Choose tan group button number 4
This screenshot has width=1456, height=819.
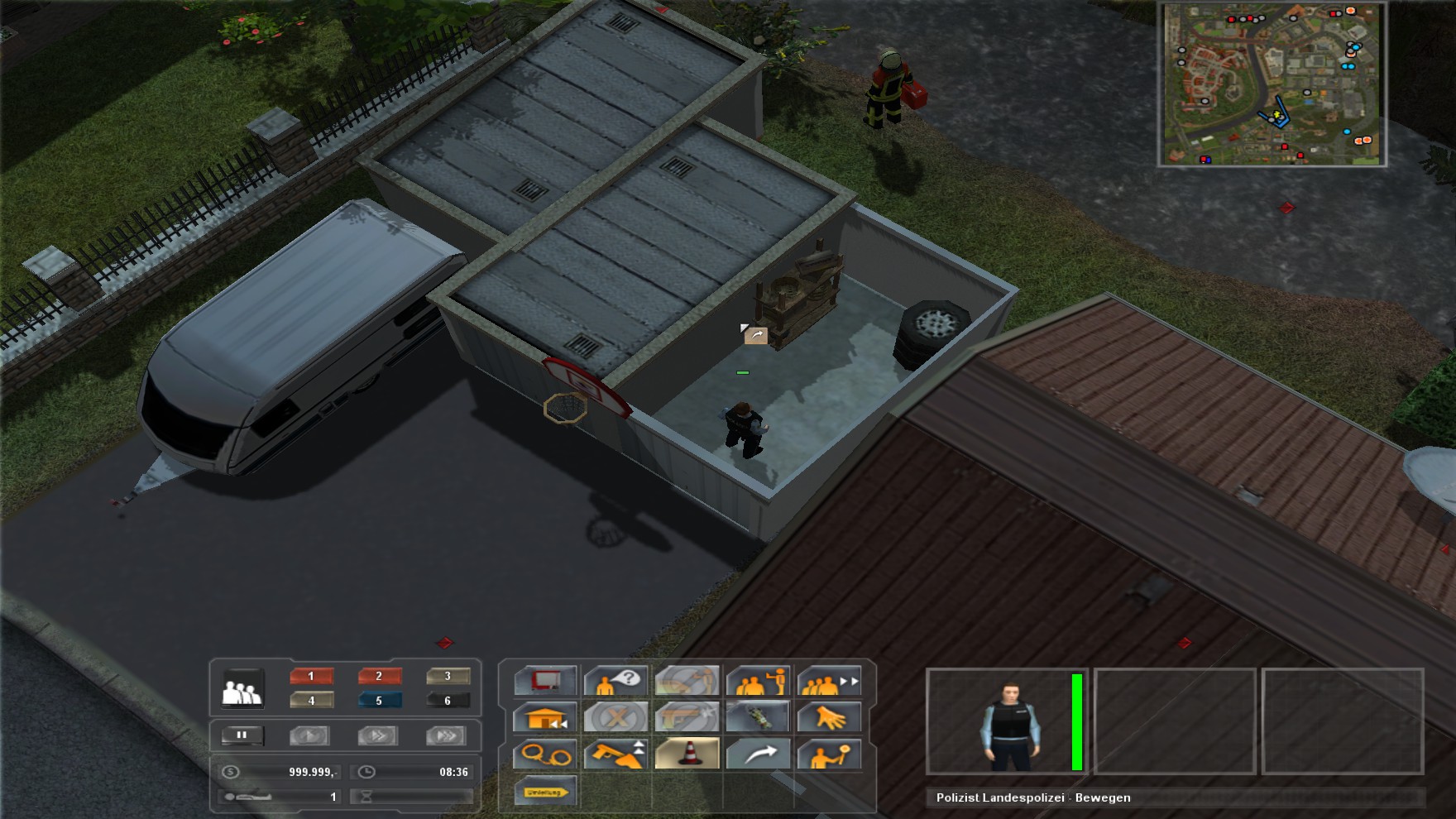tap(312, 700)
